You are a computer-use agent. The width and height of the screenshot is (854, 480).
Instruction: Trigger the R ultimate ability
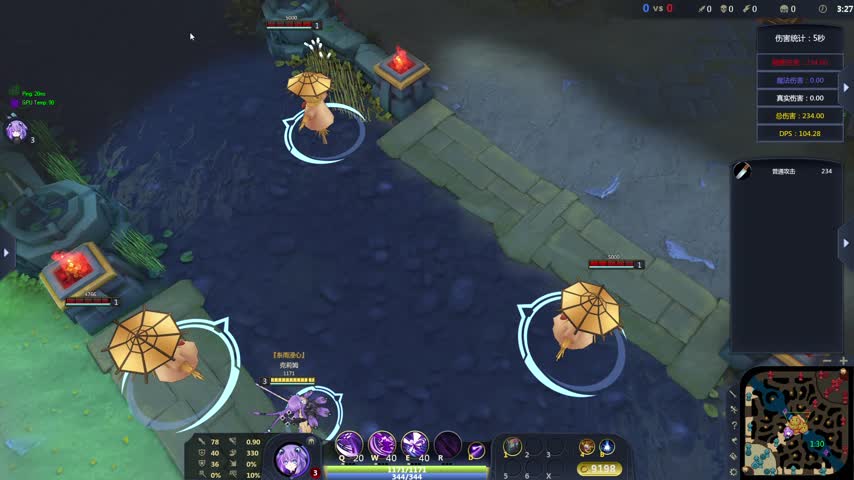(448, 444)
